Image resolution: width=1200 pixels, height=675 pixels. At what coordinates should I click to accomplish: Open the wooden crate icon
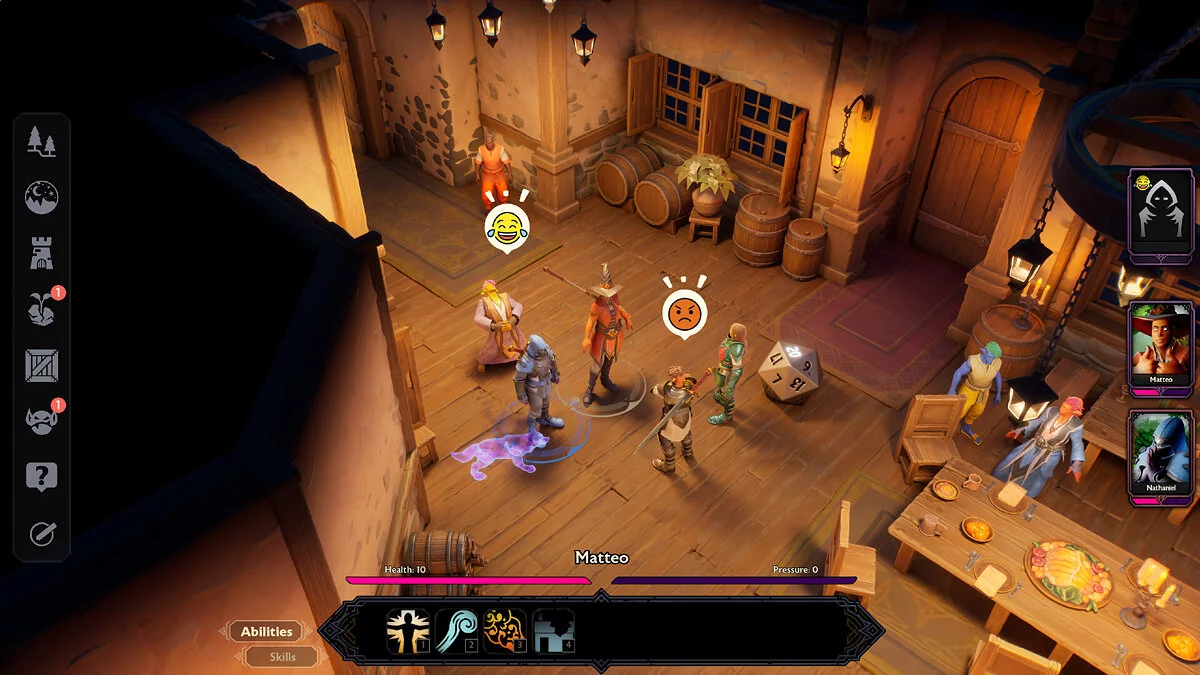42,366
